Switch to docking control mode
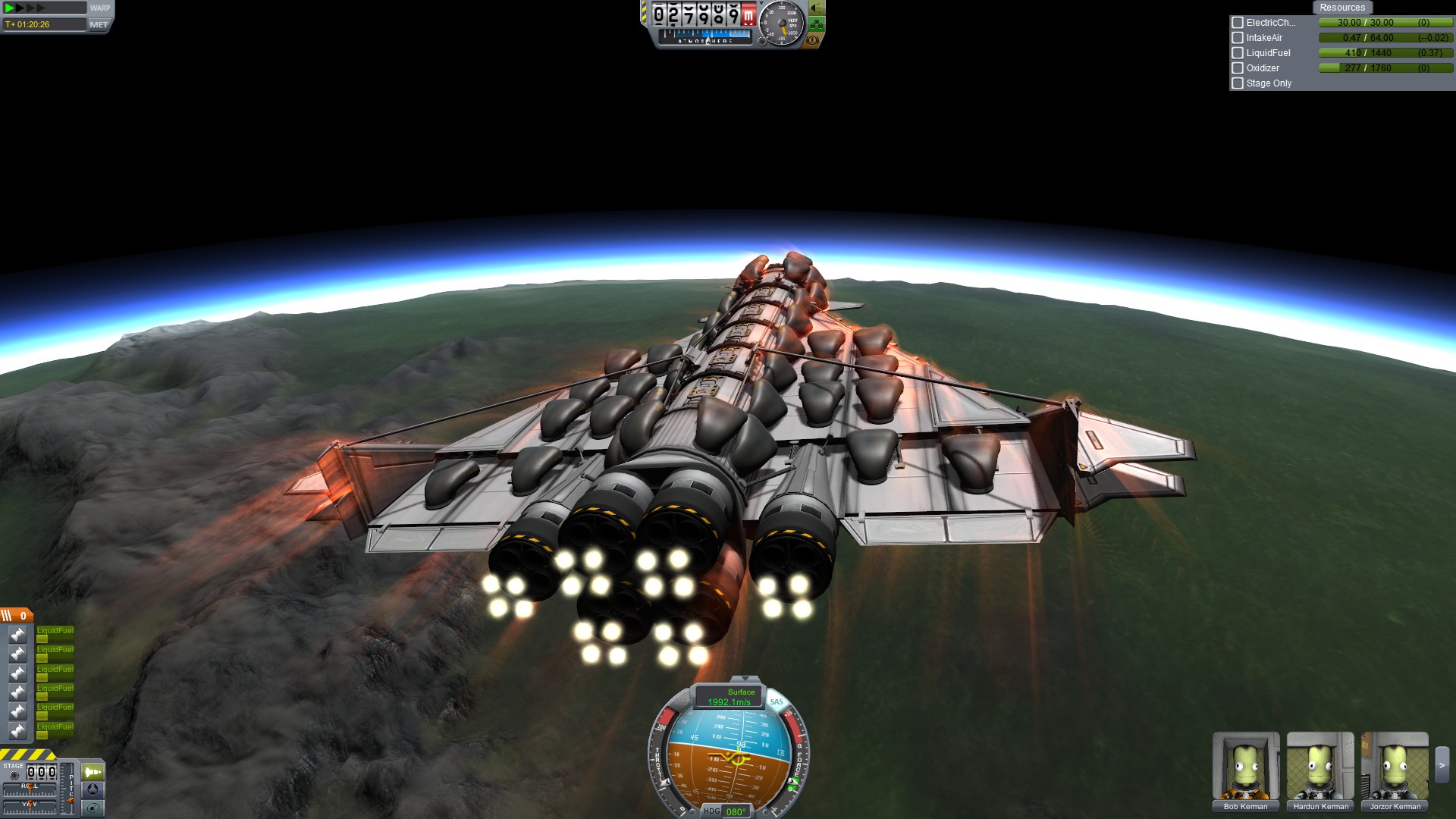1456x819 pixels. point(93,789)
